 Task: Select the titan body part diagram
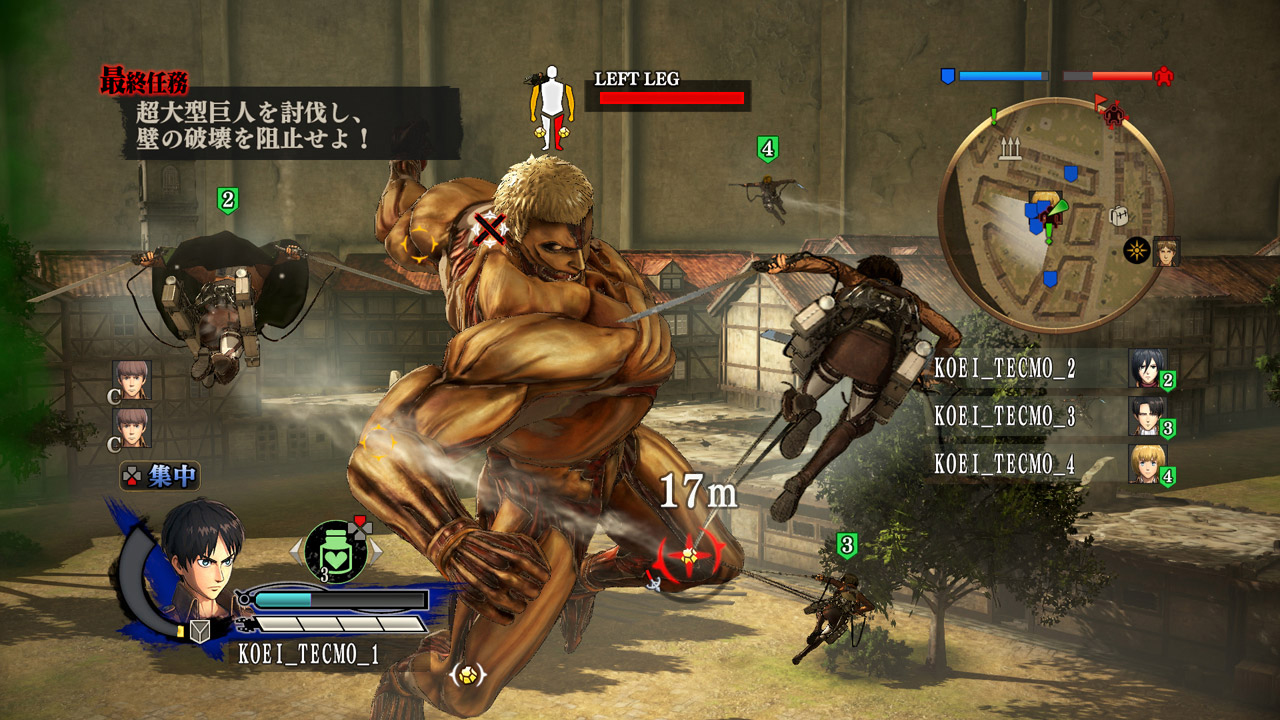click(x=552, y=108)
